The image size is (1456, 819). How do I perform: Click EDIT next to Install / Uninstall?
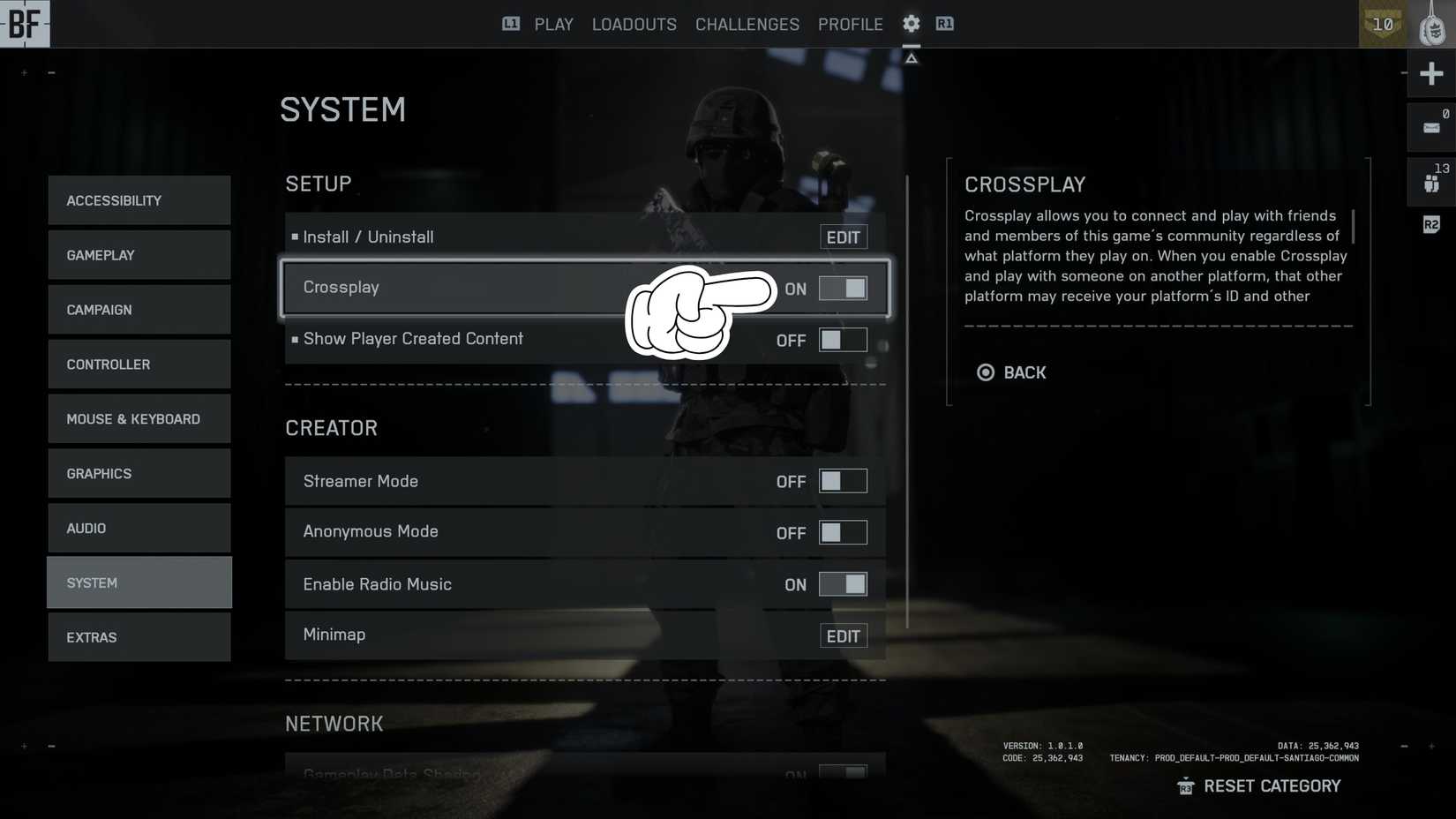pyautogui.click(x=843, y=237)
